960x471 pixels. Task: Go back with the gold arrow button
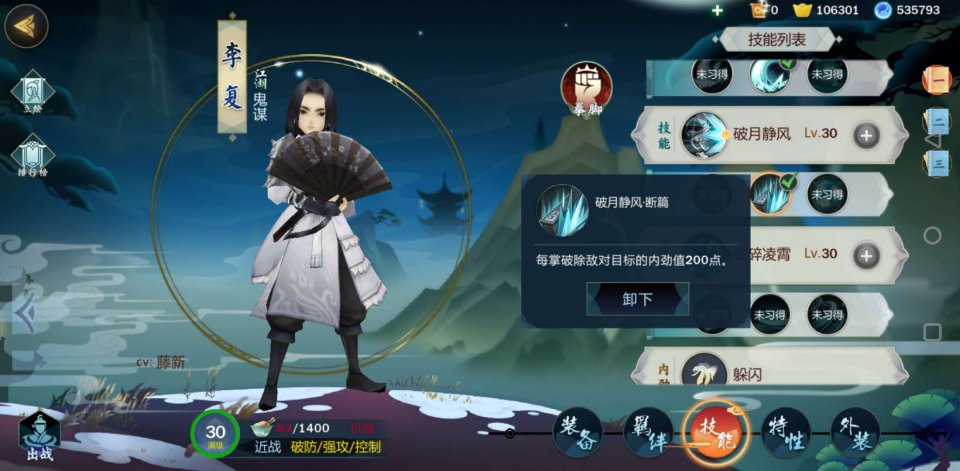(26, 26)
